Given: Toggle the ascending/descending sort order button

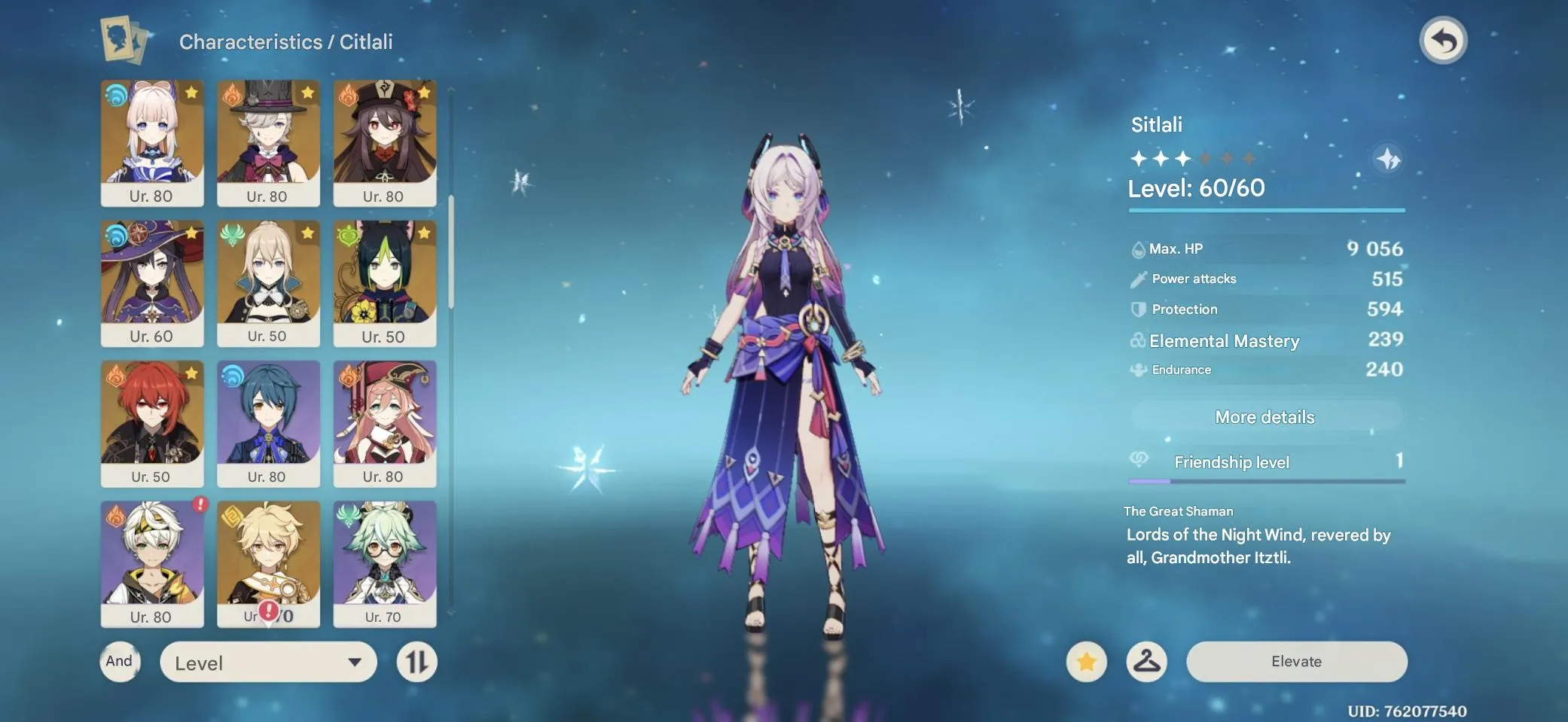Looking at the screenshot, I should pos(416,662).
